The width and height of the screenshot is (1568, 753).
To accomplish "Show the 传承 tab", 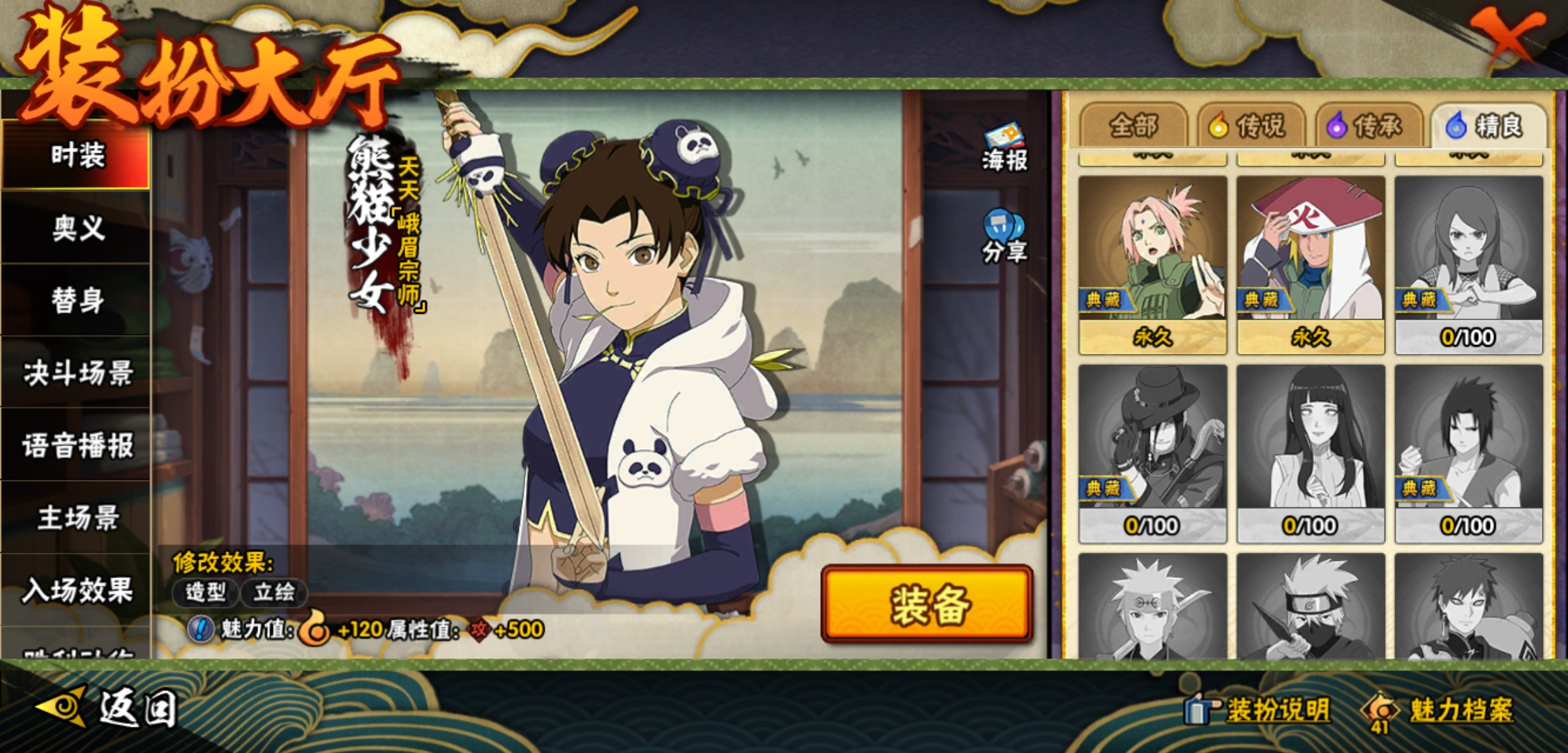I will pos(1369,126).
